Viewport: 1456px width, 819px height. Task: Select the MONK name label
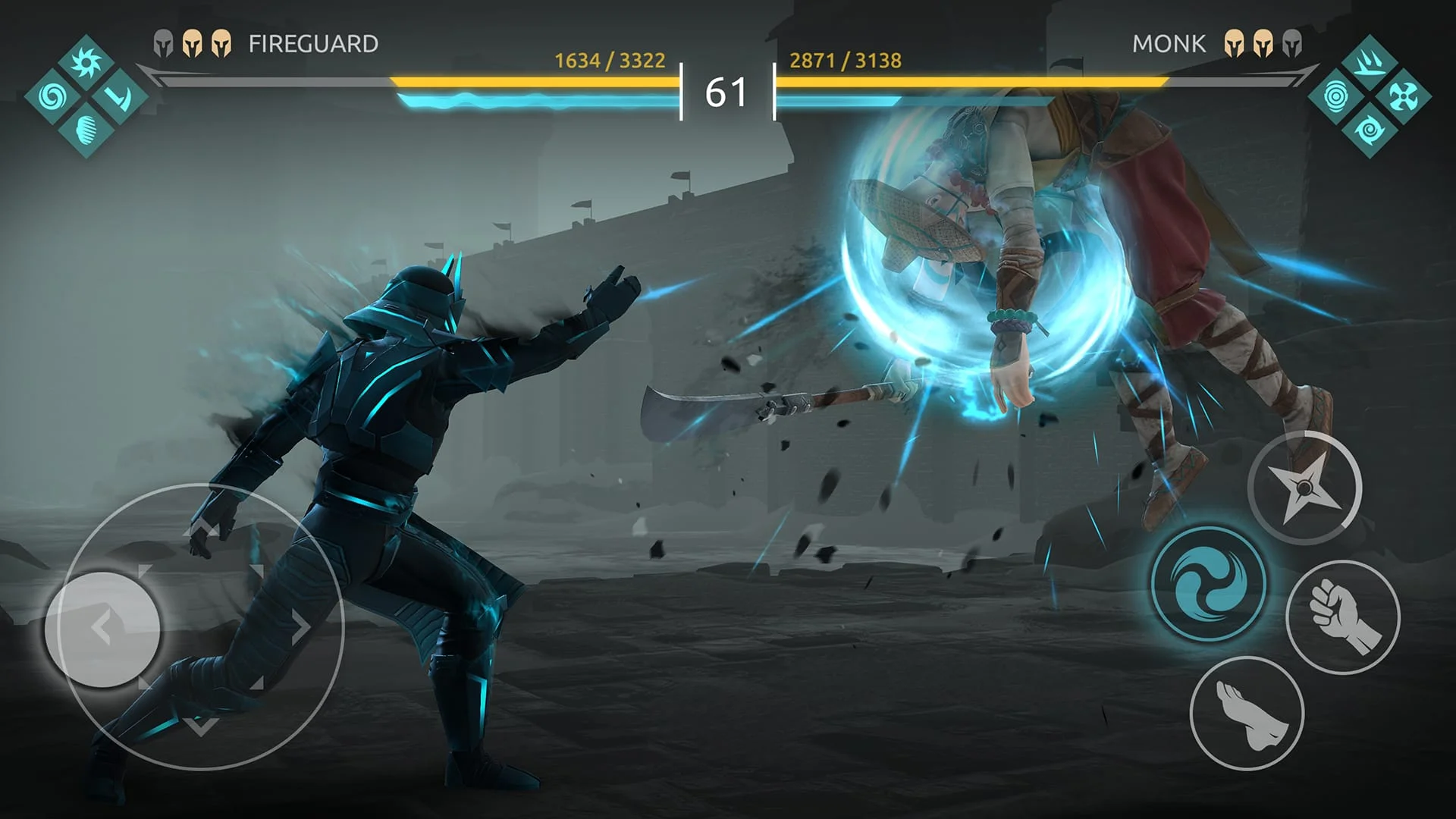[1170, 44]
